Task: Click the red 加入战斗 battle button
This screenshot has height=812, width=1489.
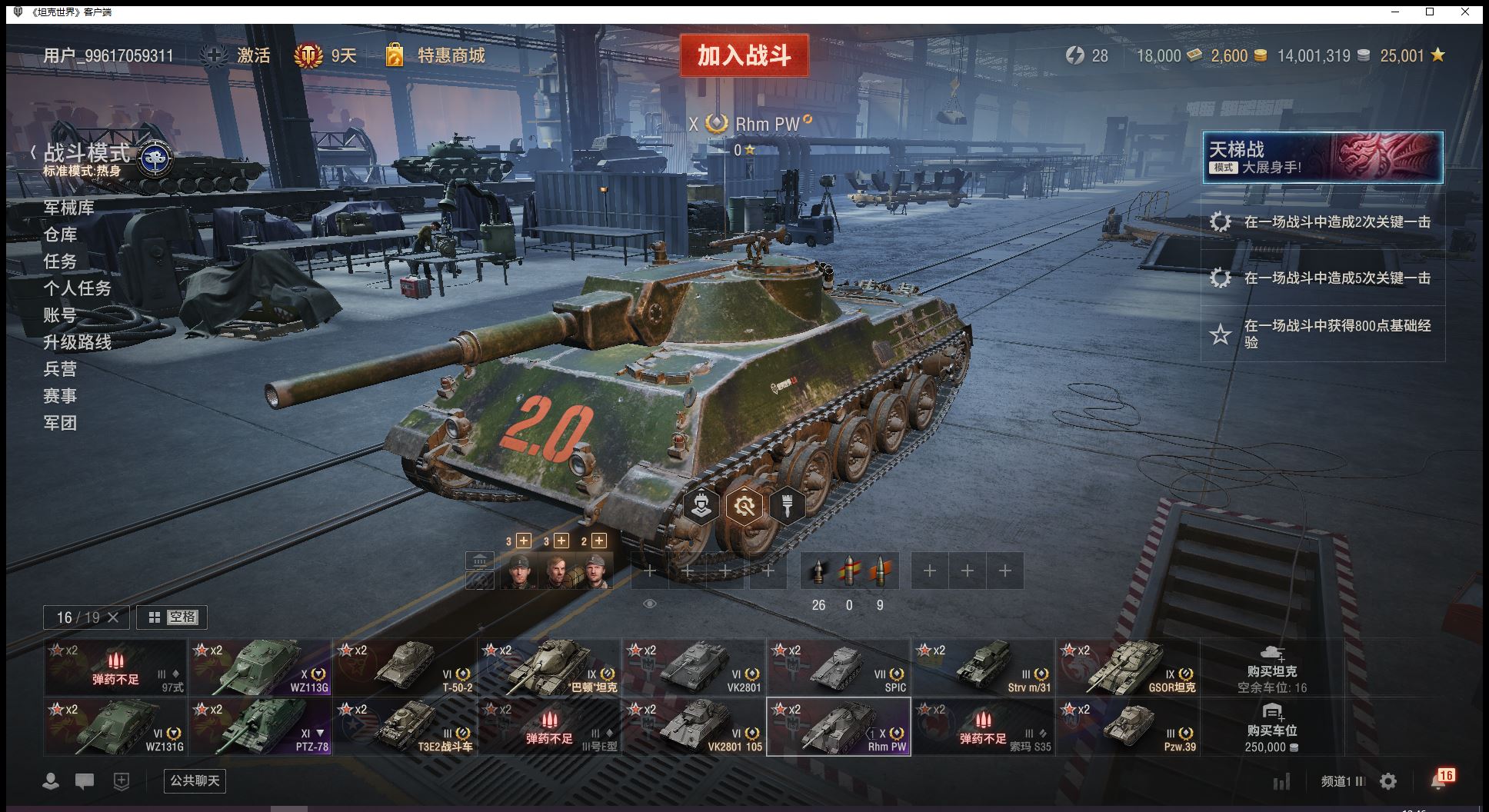Action: (x=744, y=55)
